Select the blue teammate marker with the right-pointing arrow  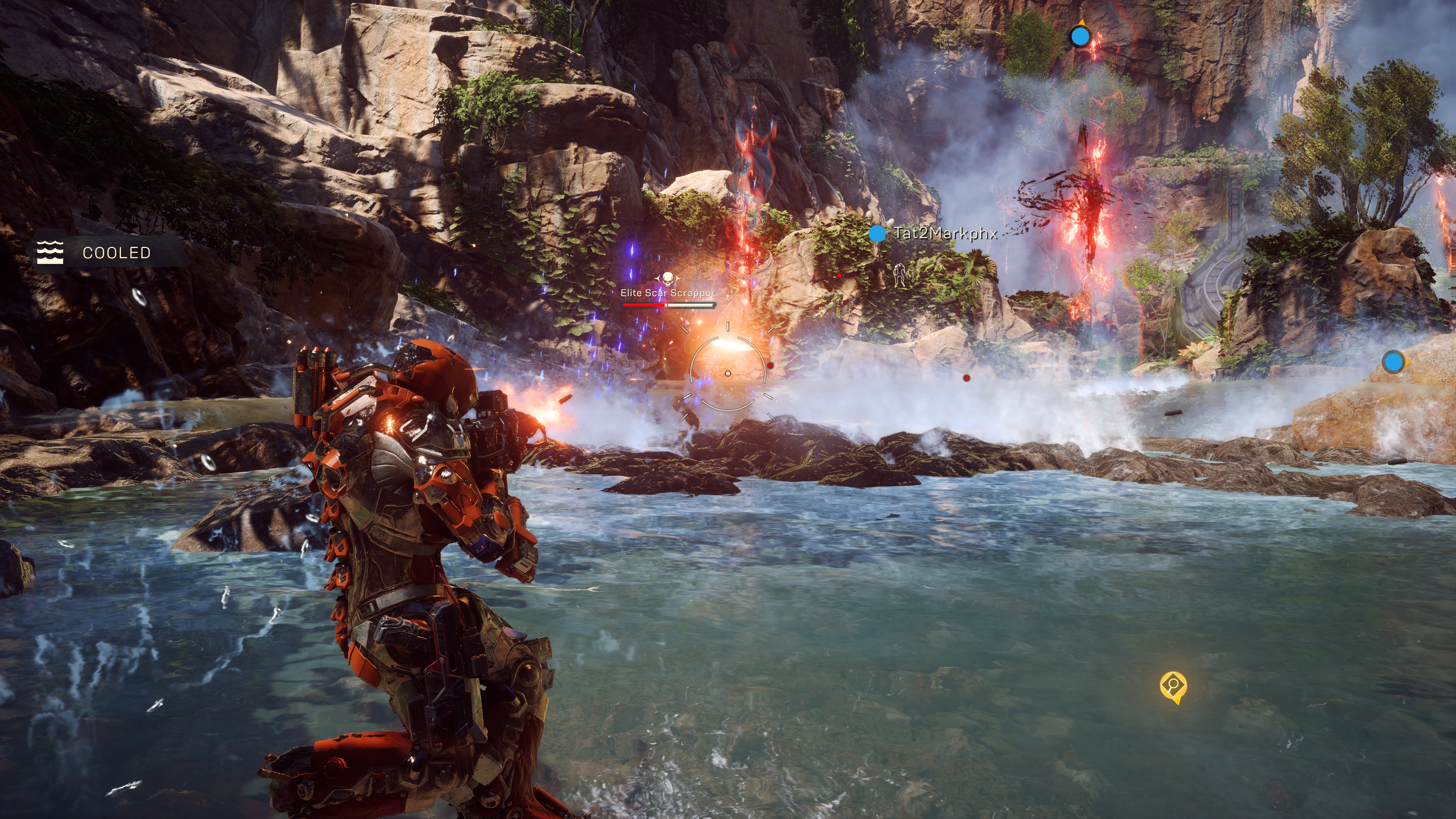pos(1393,362)
